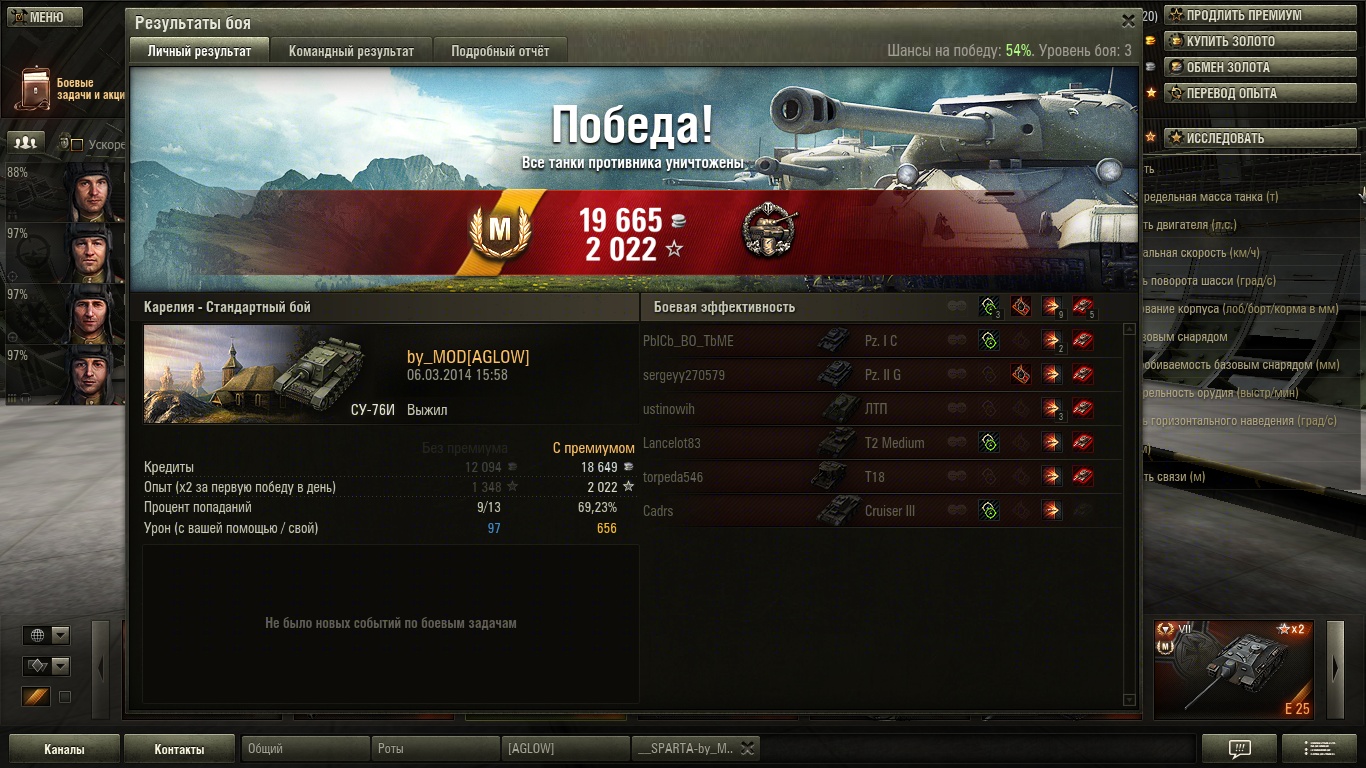Open the Роты chat tab
1366x768 pixels.
[435, 749]
